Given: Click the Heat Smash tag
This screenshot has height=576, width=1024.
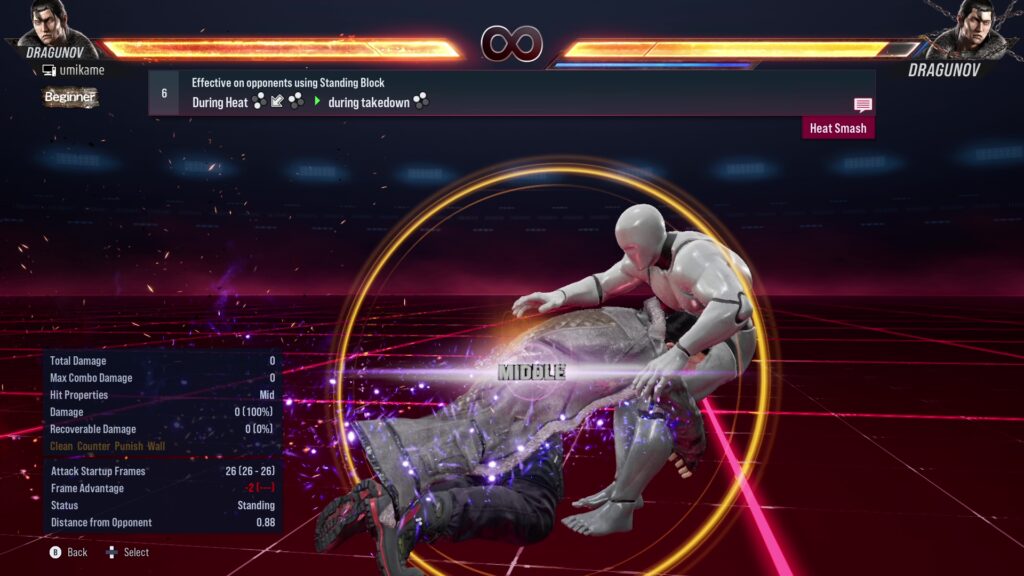Looking at the screenshot, I should point(838,128).
